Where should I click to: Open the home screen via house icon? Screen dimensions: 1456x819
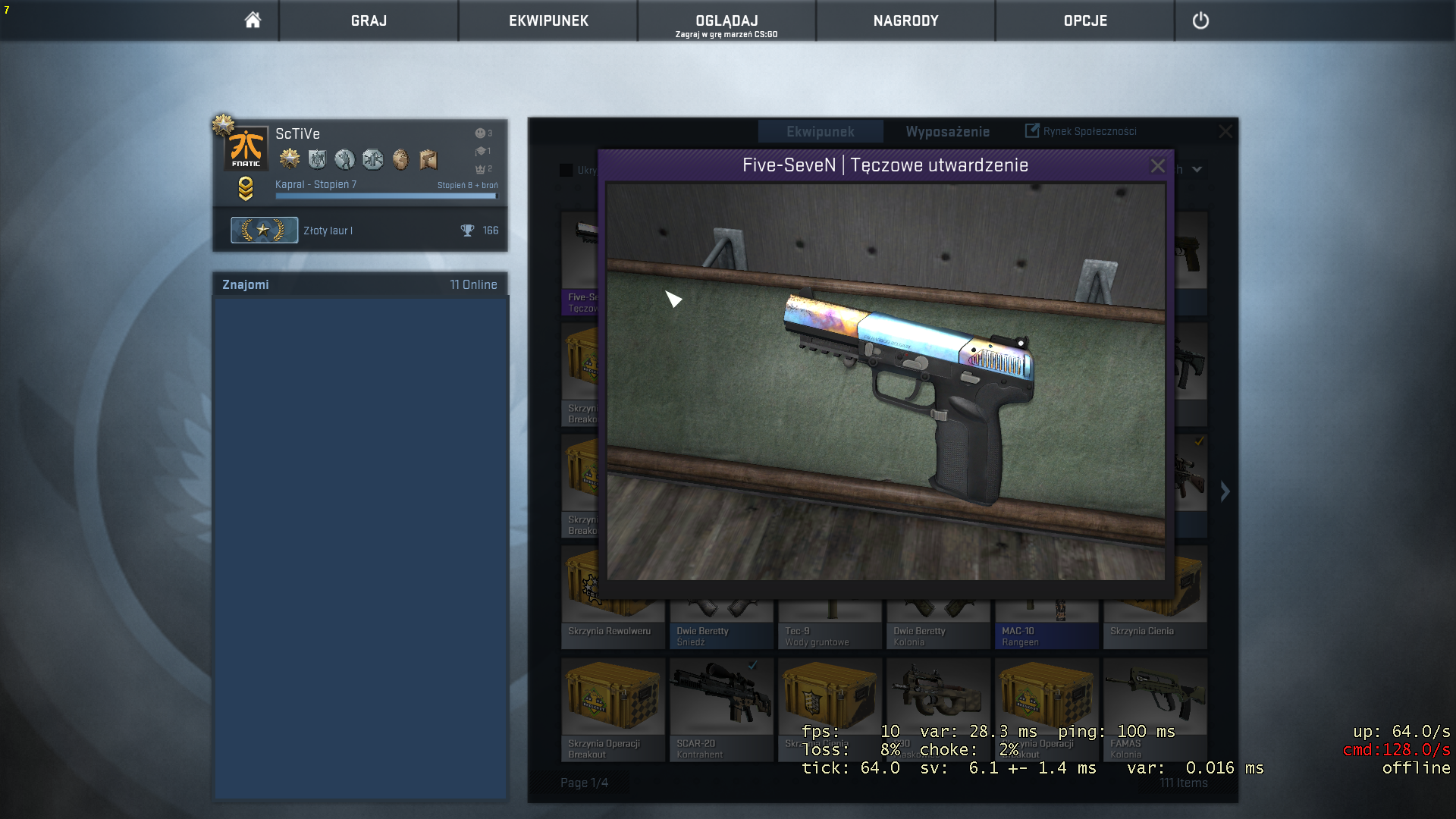point(253,20)
